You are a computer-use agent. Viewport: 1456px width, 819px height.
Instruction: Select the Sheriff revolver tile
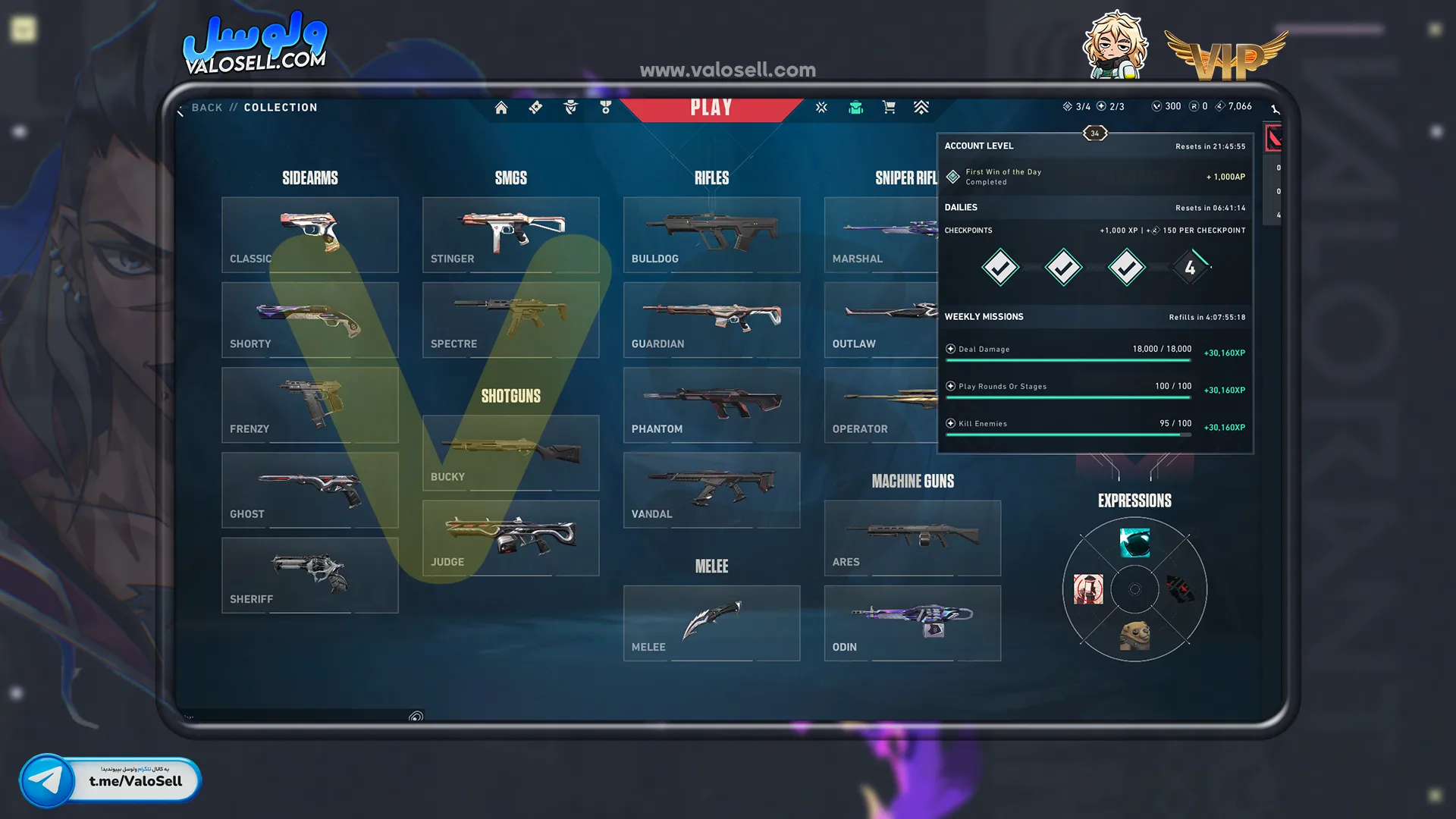click(x=309, y=575)
